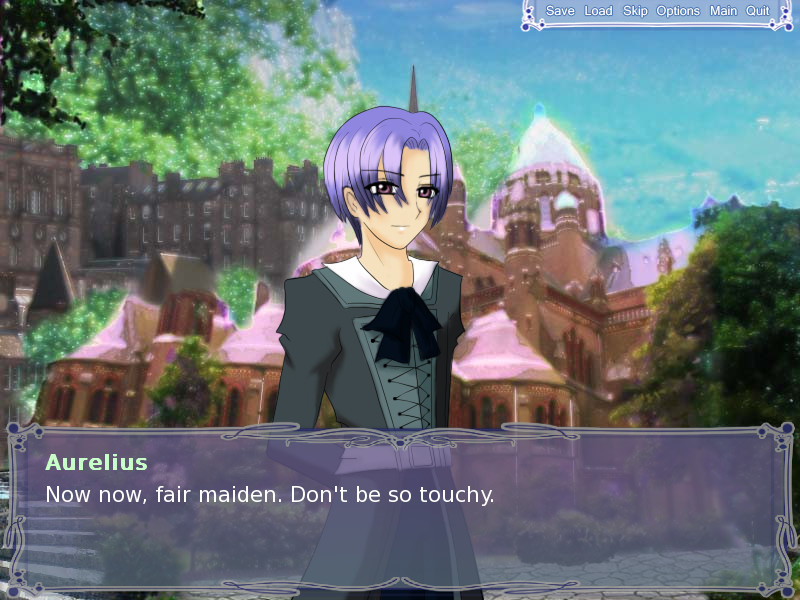The width and height of the screenshot is (800, 600).
Task: Open the Save menu
Action: (560, 11)
